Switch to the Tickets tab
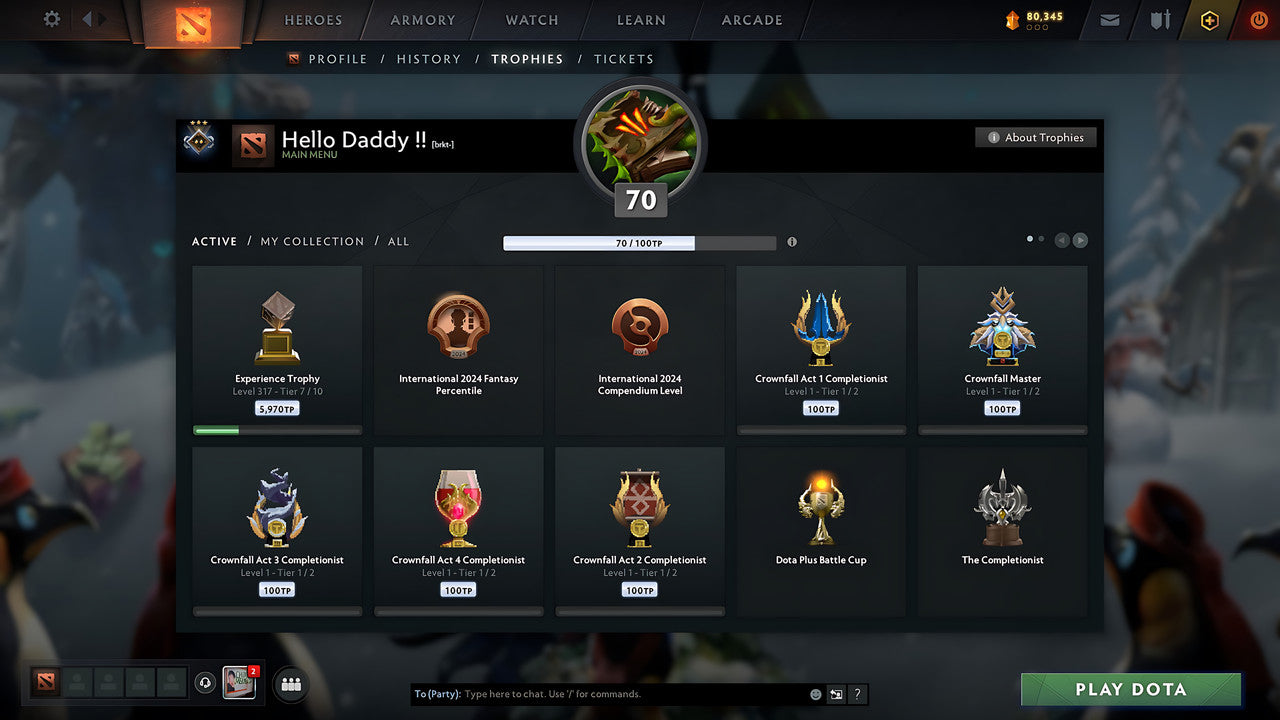 click(623, 59)
